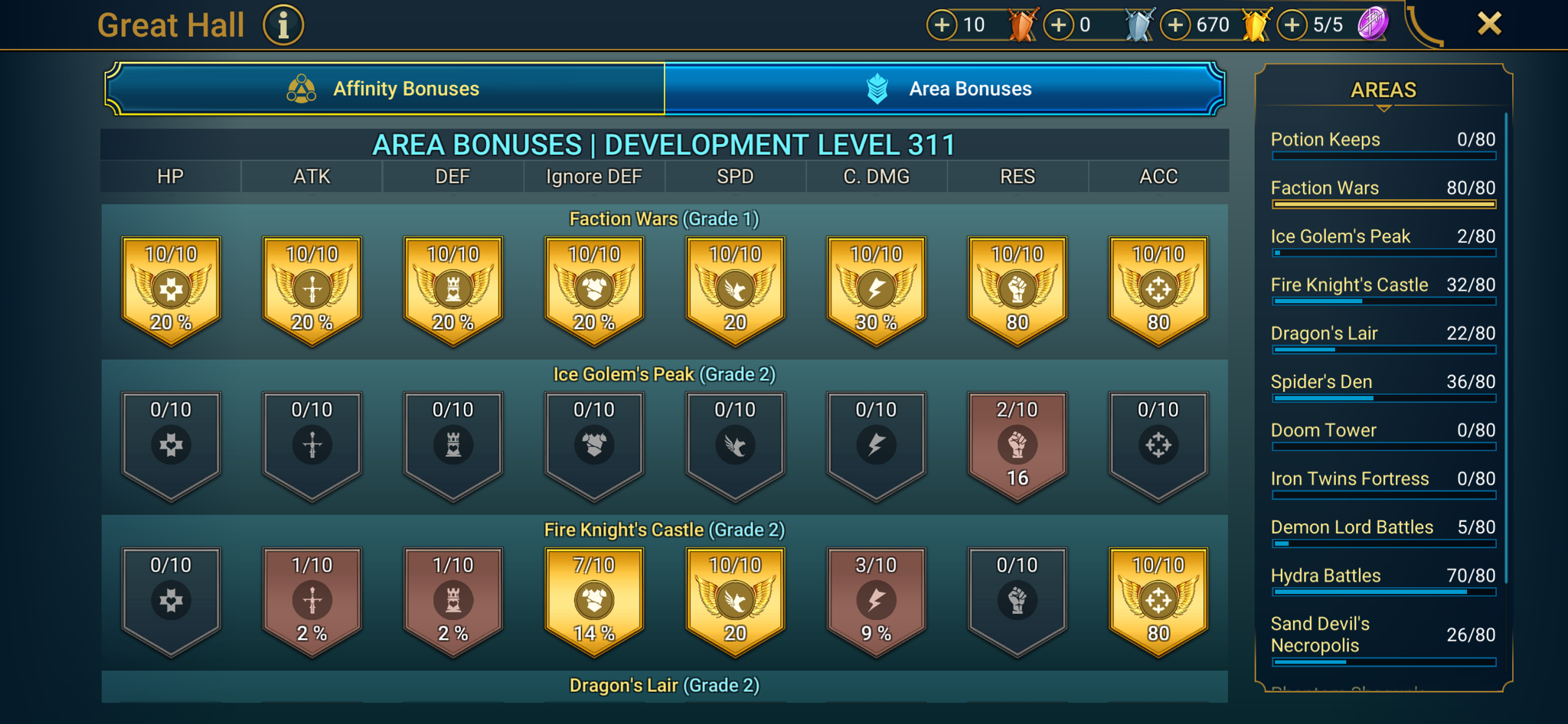Click the horn icon at top right
This screenshot has height=724, width=1568.
point(1426,27)
